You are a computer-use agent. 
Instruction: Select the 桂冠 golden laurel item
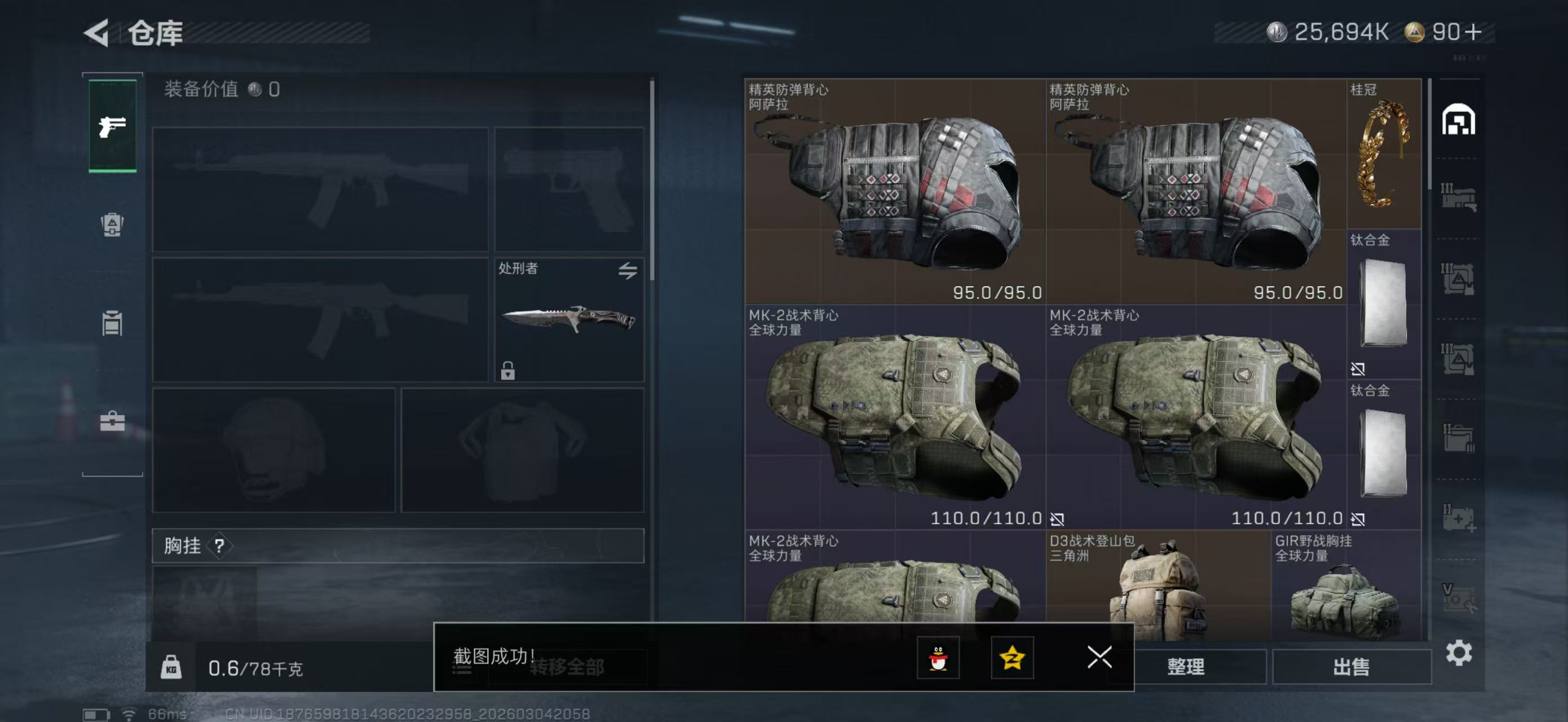click(x=1383, y=154)
